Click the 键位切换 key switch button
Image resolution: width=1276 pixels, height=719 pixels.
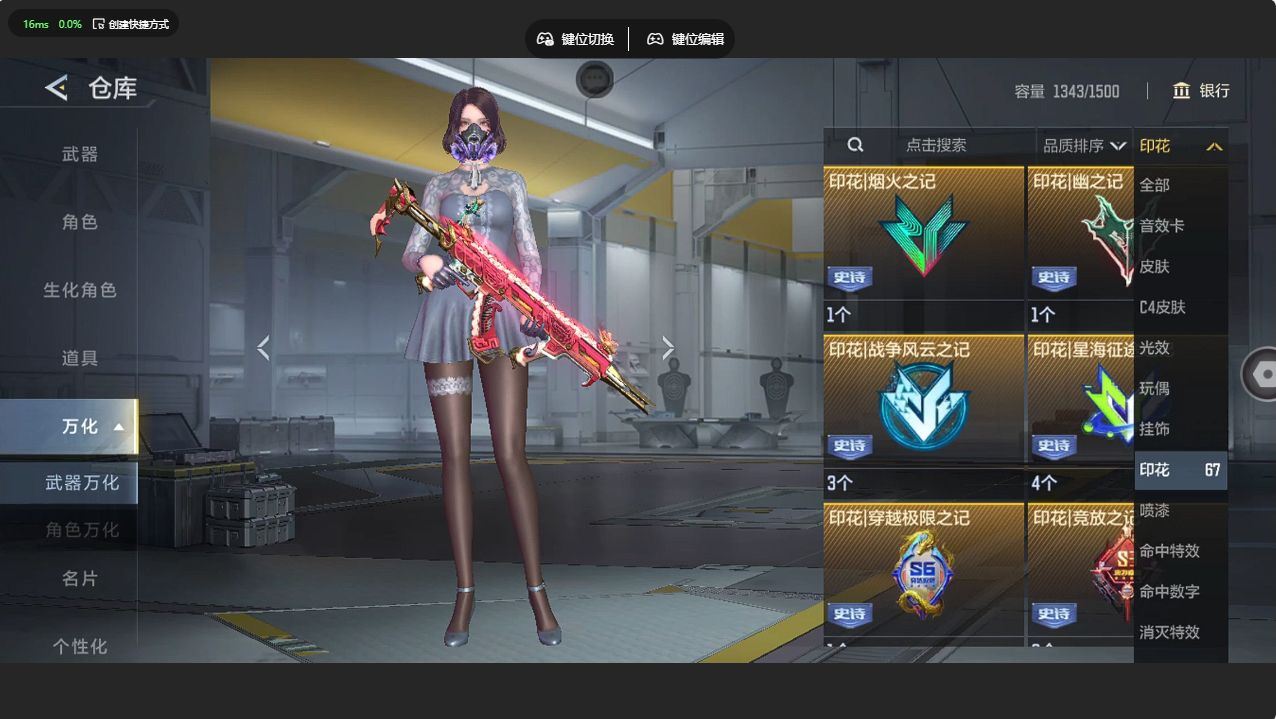[x=575, y=39]
